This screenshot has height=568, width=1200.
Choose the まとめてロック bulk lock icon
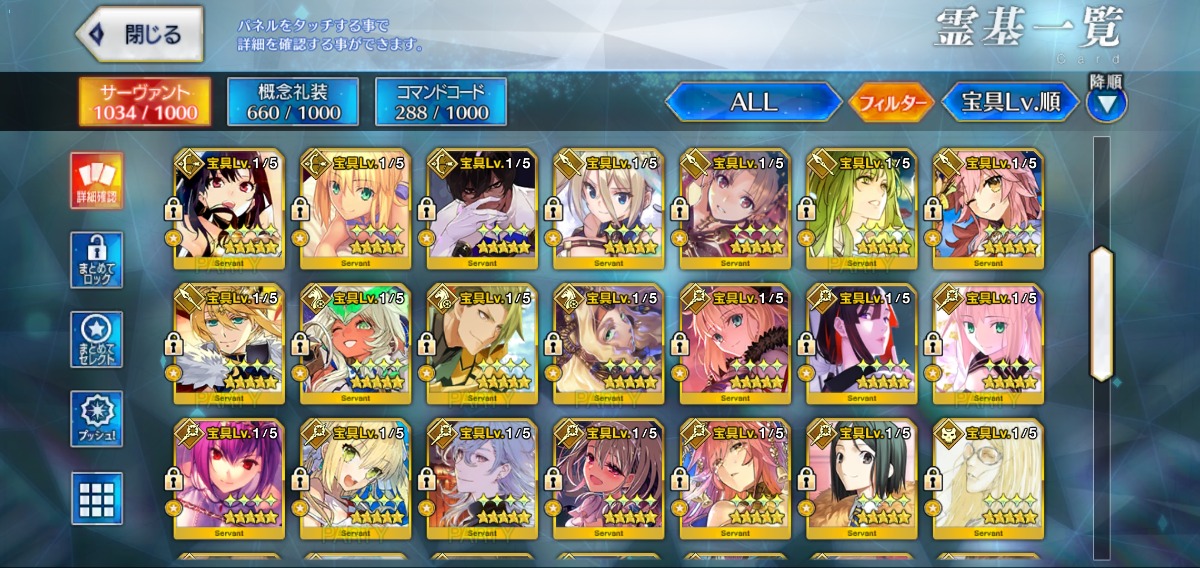[x=97, y=260]
